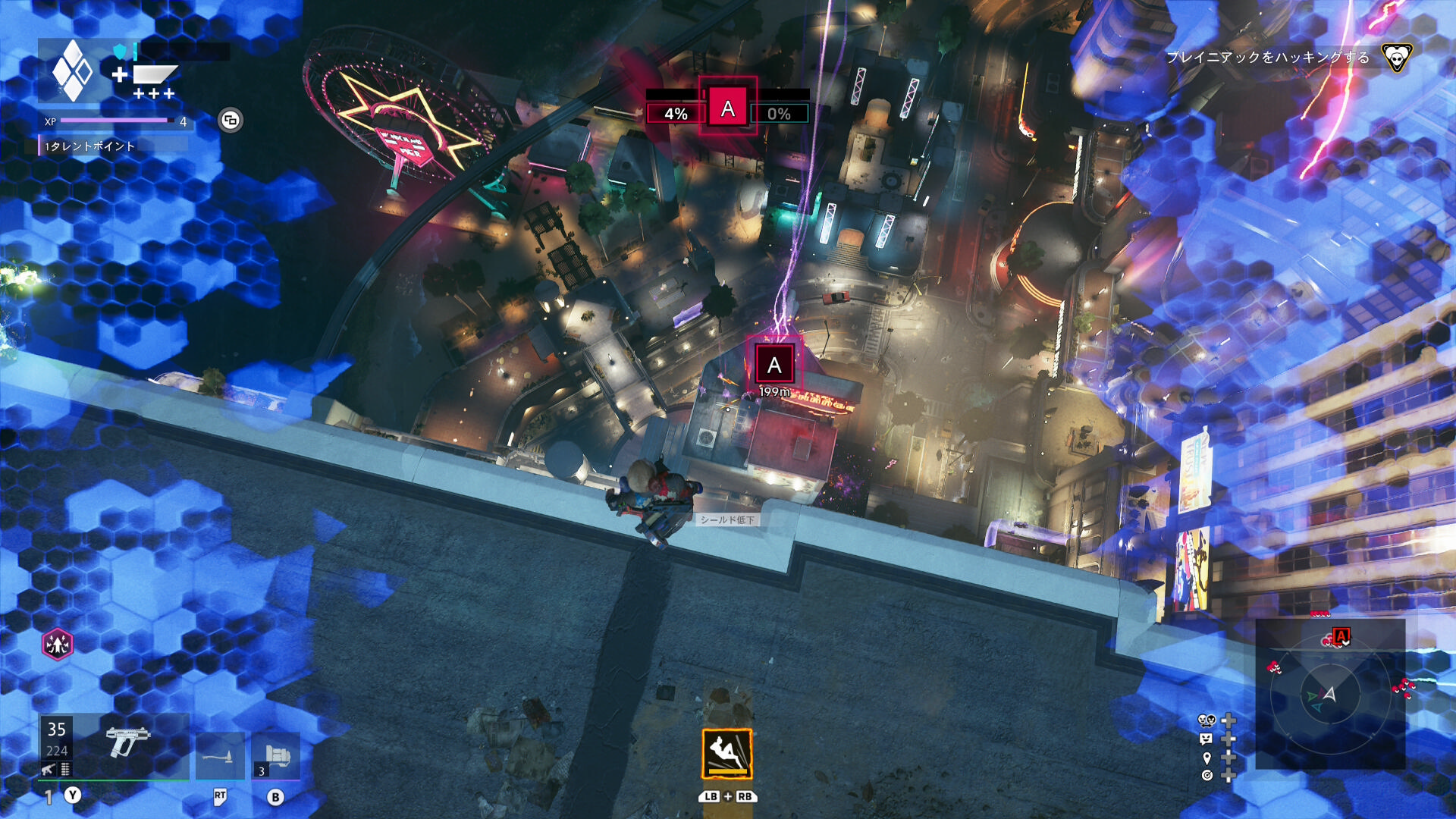Click the red A marker on minimap
1456x819 pixels.
[1341, 636]
